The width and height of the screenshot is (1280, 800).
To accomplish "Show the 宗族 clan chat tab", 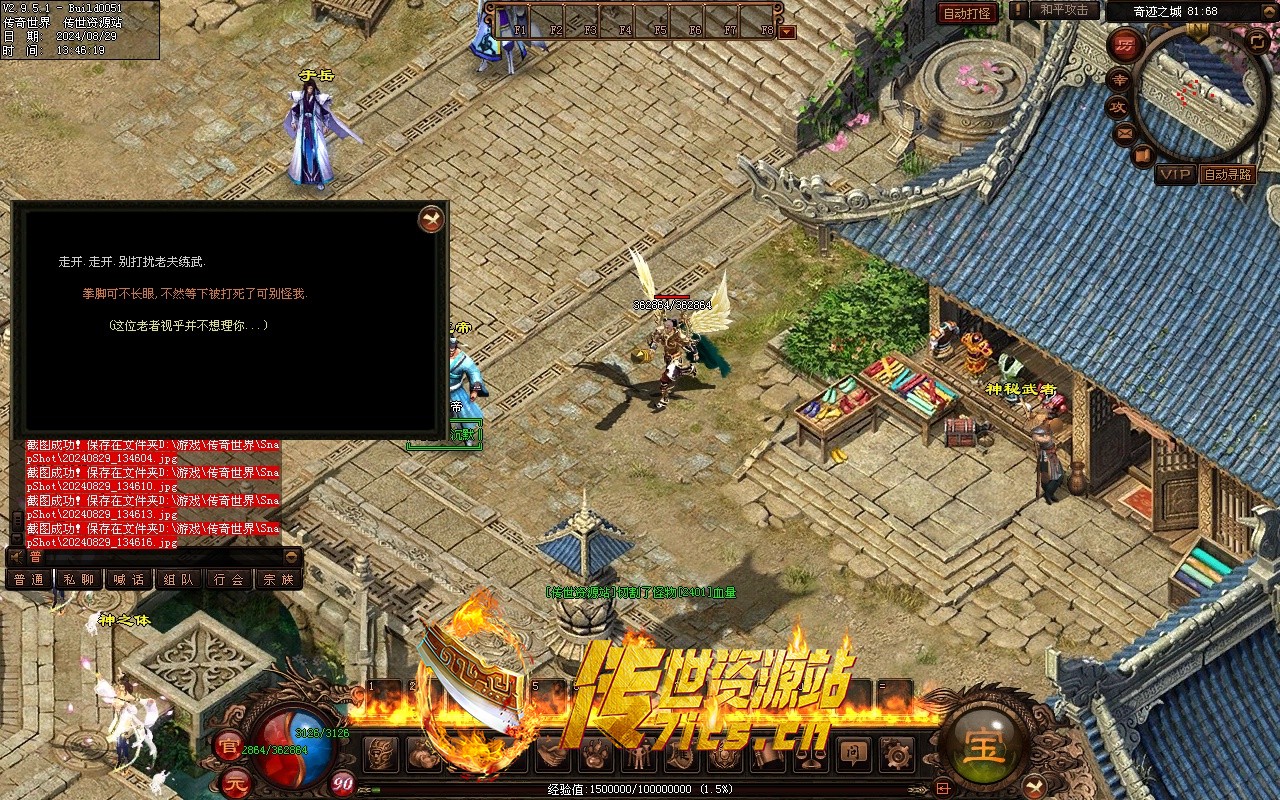I will coord(279,579).
